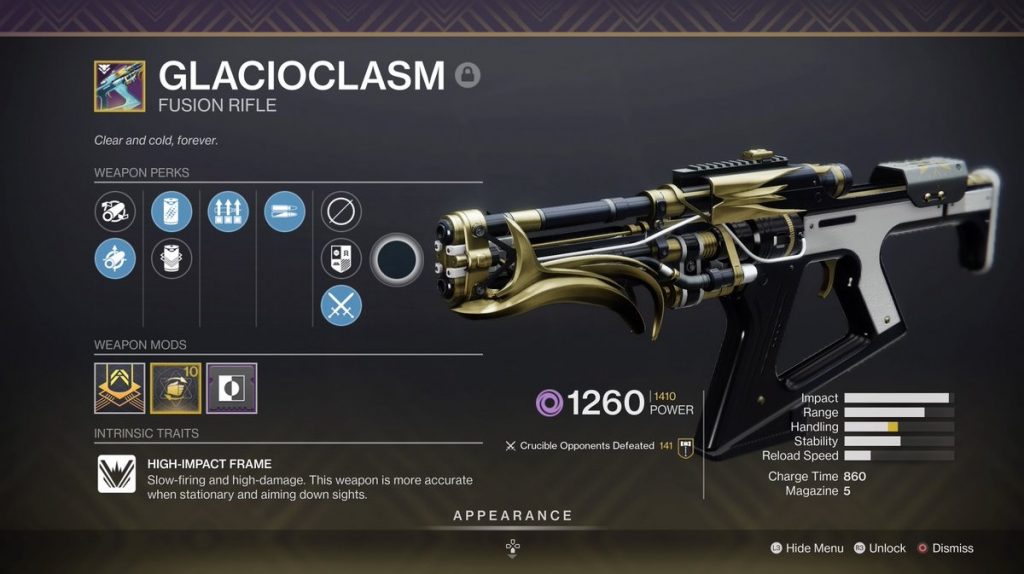The height and width of the screenshot is (574, 1024).
Task: Toggle the lock icon beside Glacioclasm
Action: [x=465, y=74]
